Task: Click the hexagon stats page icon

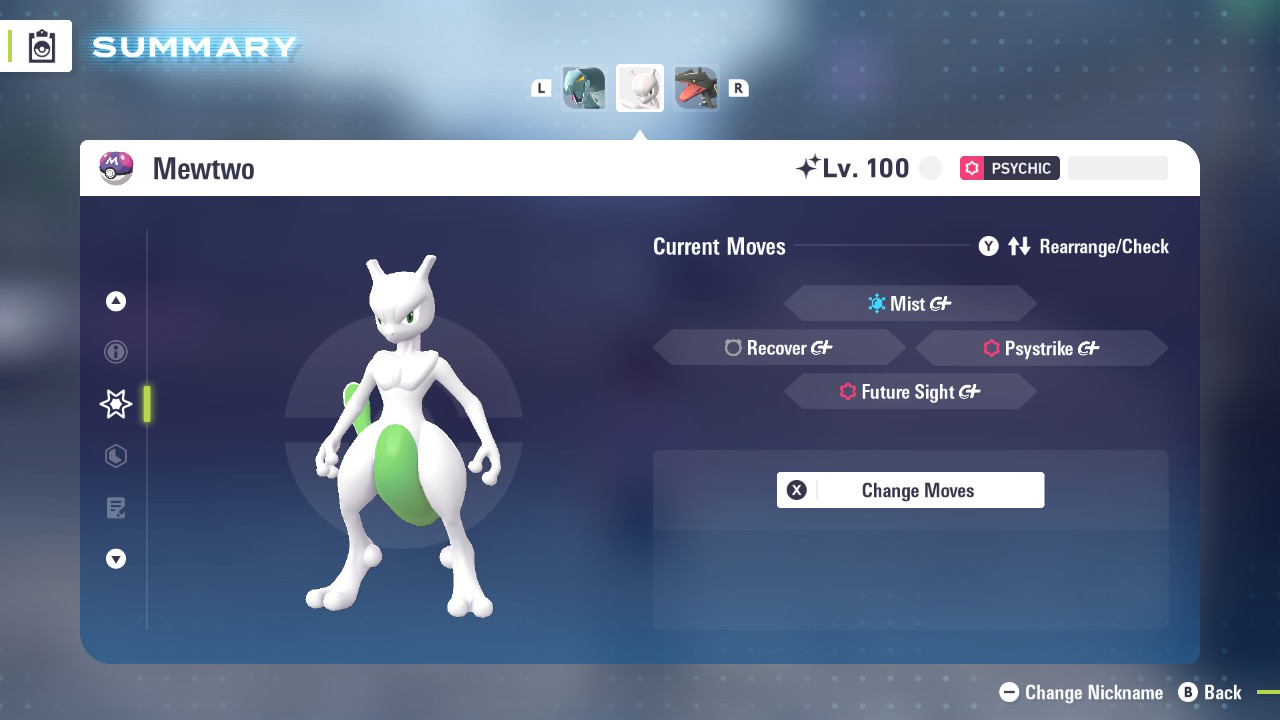Action: (115, 456)
